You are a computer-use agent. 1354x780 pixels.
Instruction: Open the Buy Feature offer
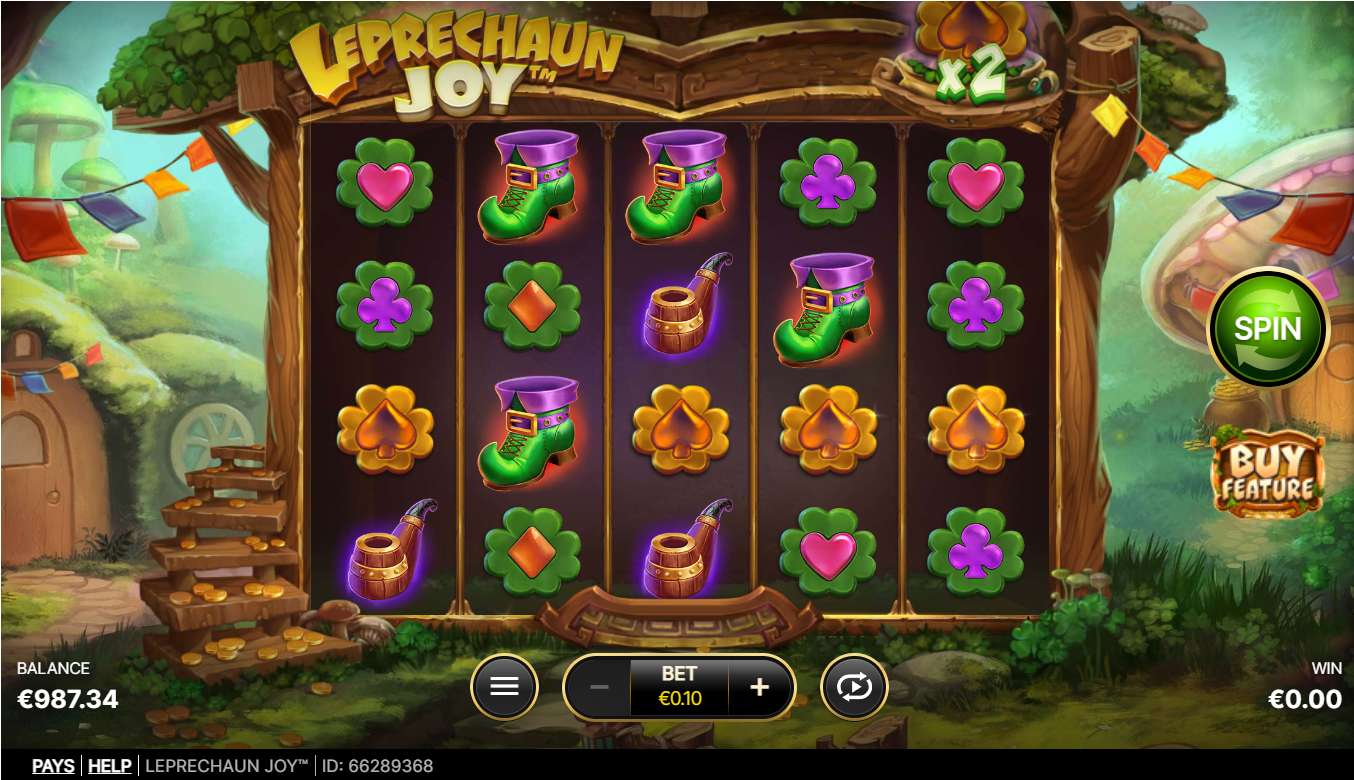point(1266,476)
